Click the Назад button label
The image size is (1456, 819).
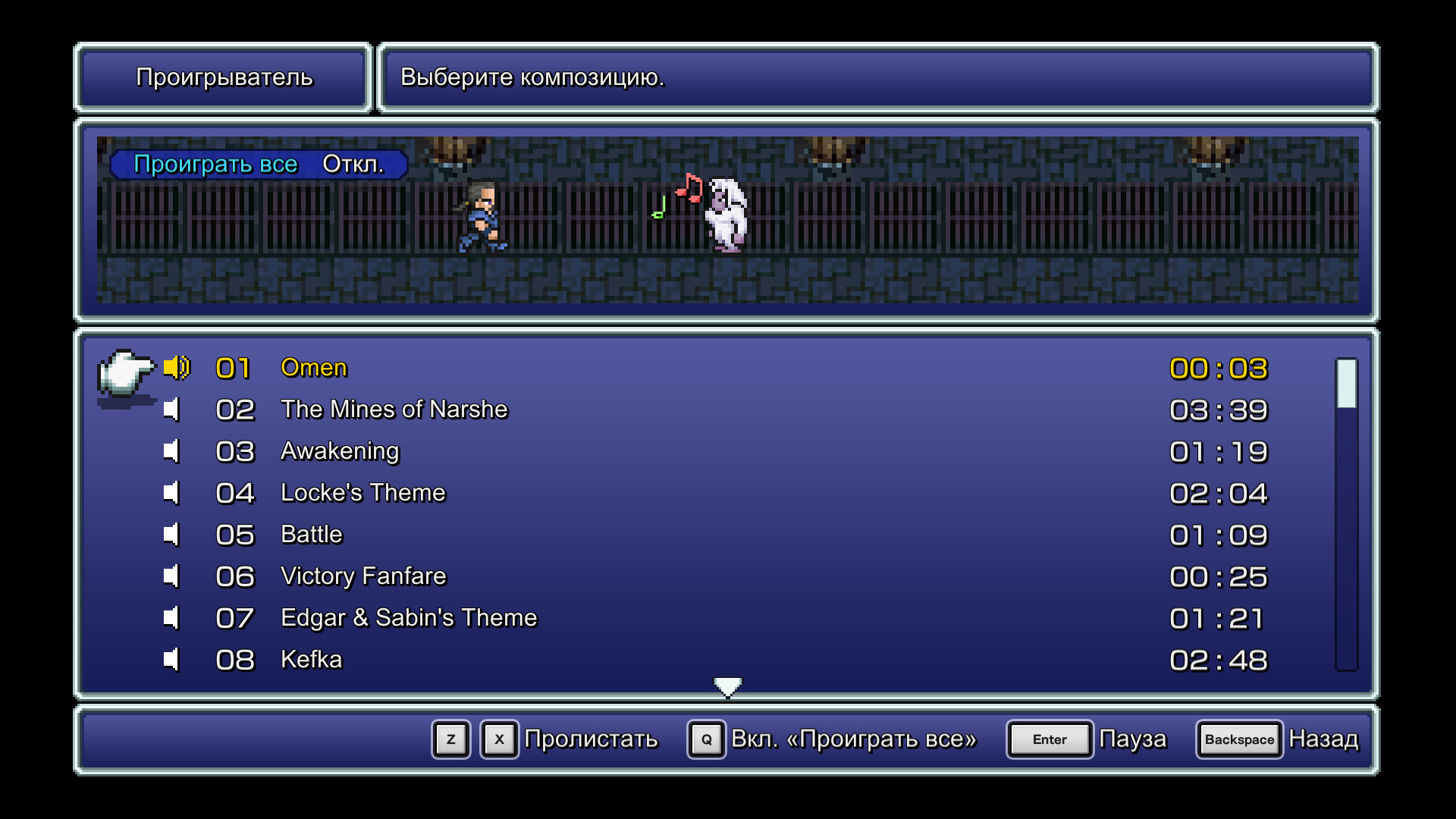[1323, 739]
